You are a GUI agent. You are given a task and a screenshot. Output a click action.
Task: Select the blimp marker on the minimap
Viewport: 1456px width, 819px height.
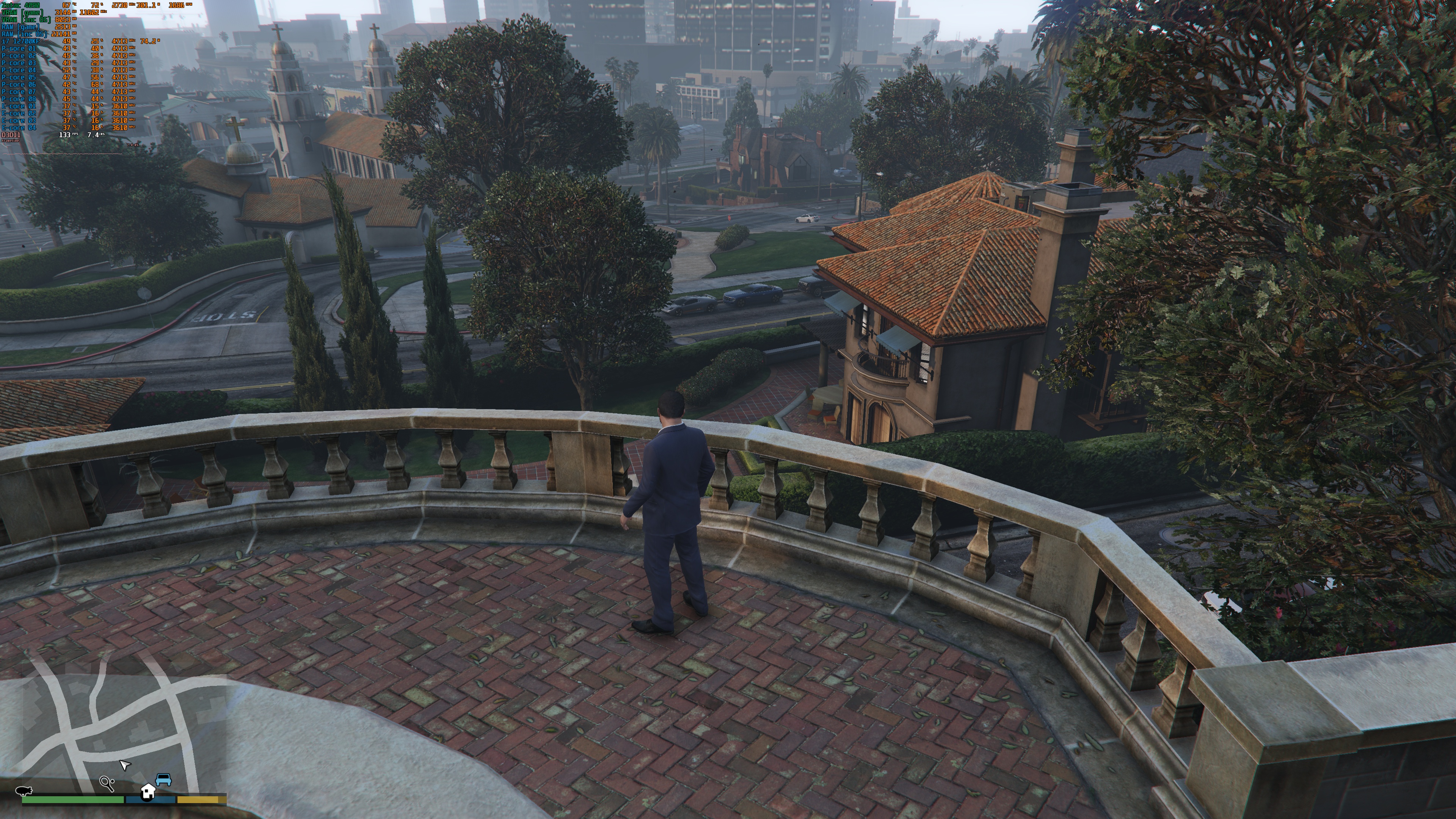coord(24,790)
